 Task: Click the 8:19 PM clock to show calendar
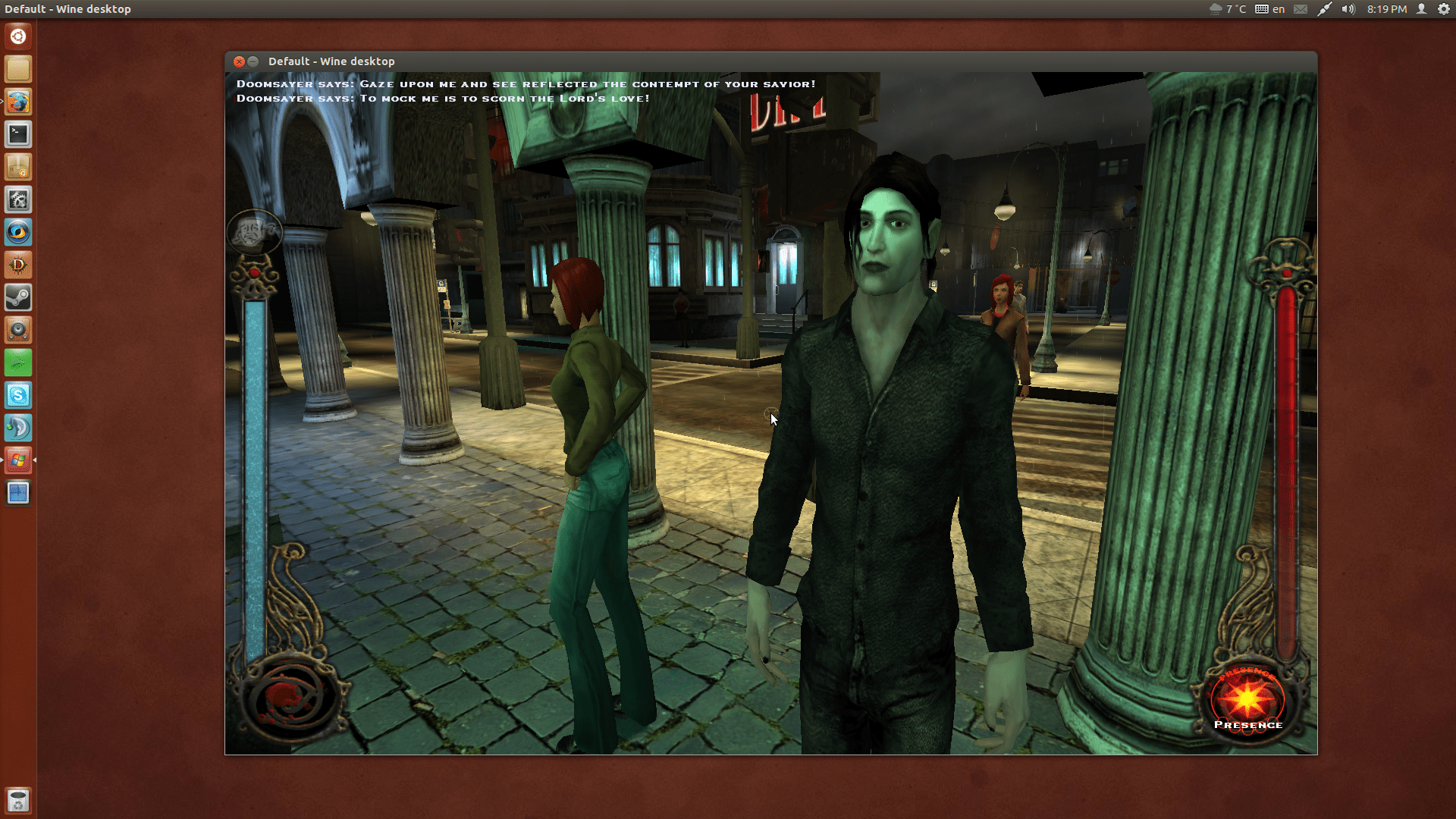1386,9
